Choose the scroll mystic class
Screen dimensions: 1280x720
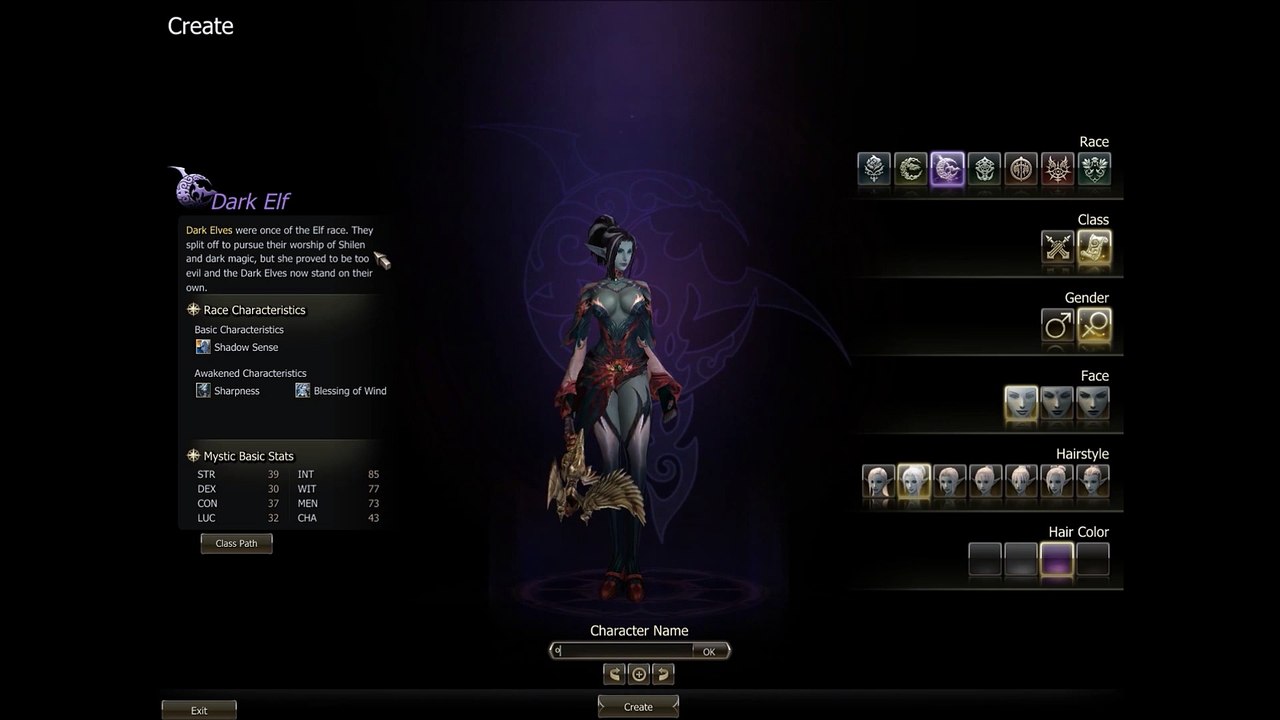click(1094, 246)
